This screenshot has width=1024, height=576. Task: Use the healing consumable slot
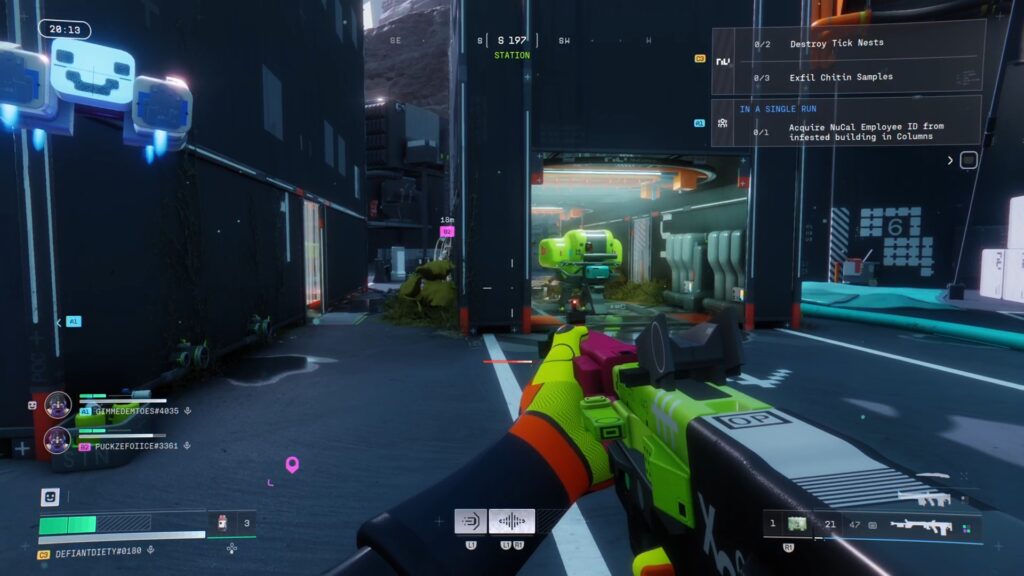pos(223,522)
